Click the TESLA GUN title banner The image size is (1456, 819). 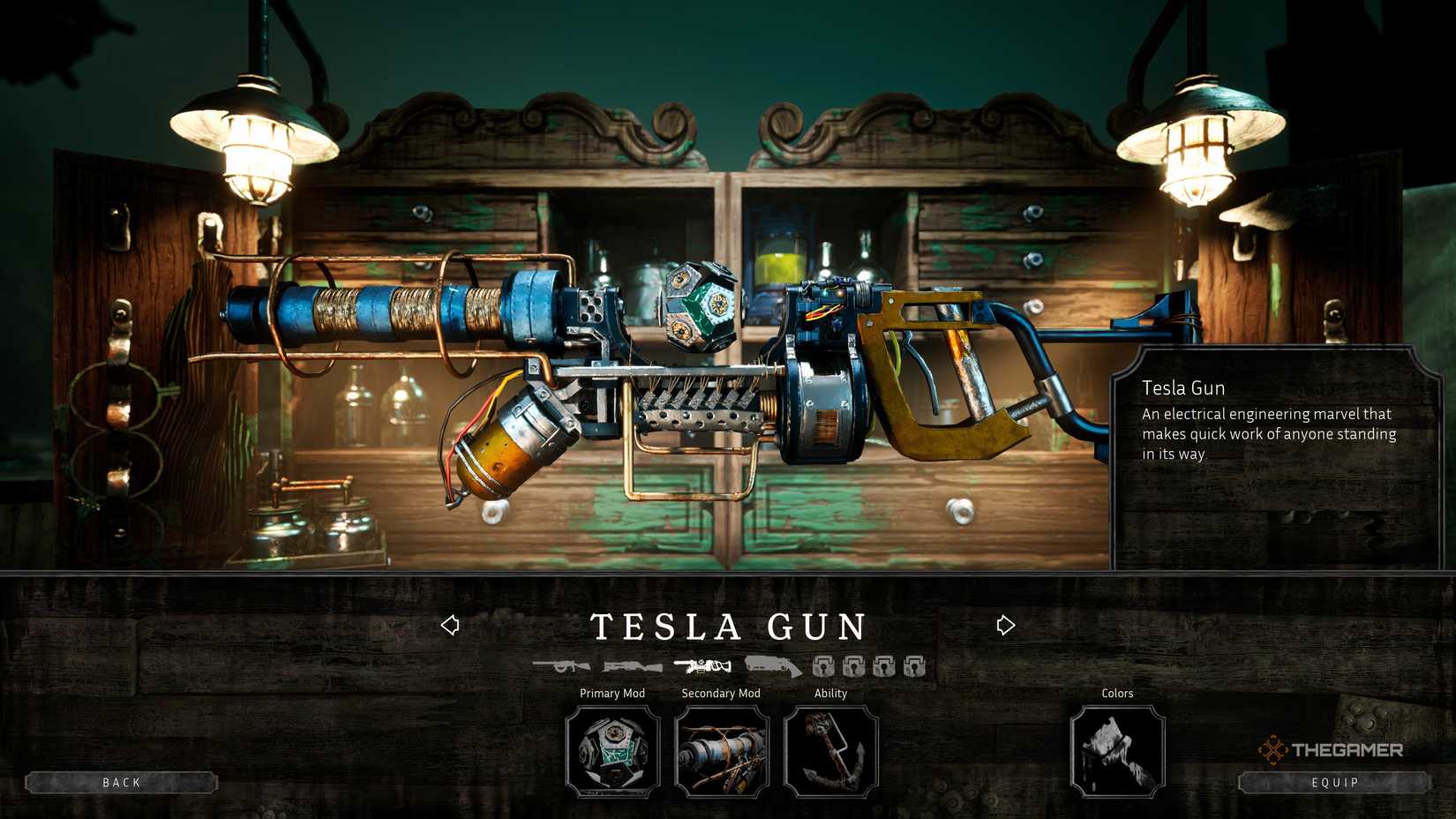point(728,627)
